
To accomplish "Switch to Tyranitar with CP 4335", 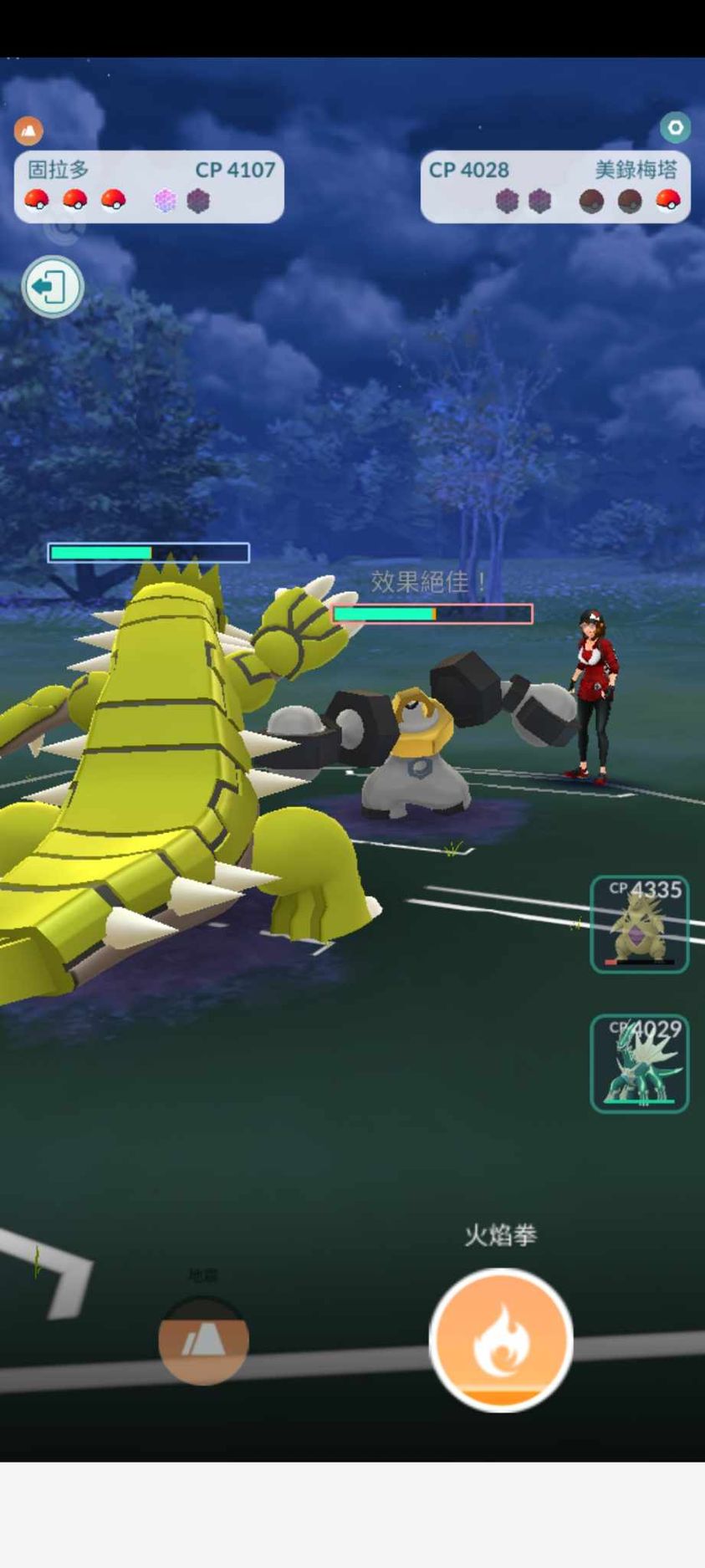I will [x=639, y=924].
